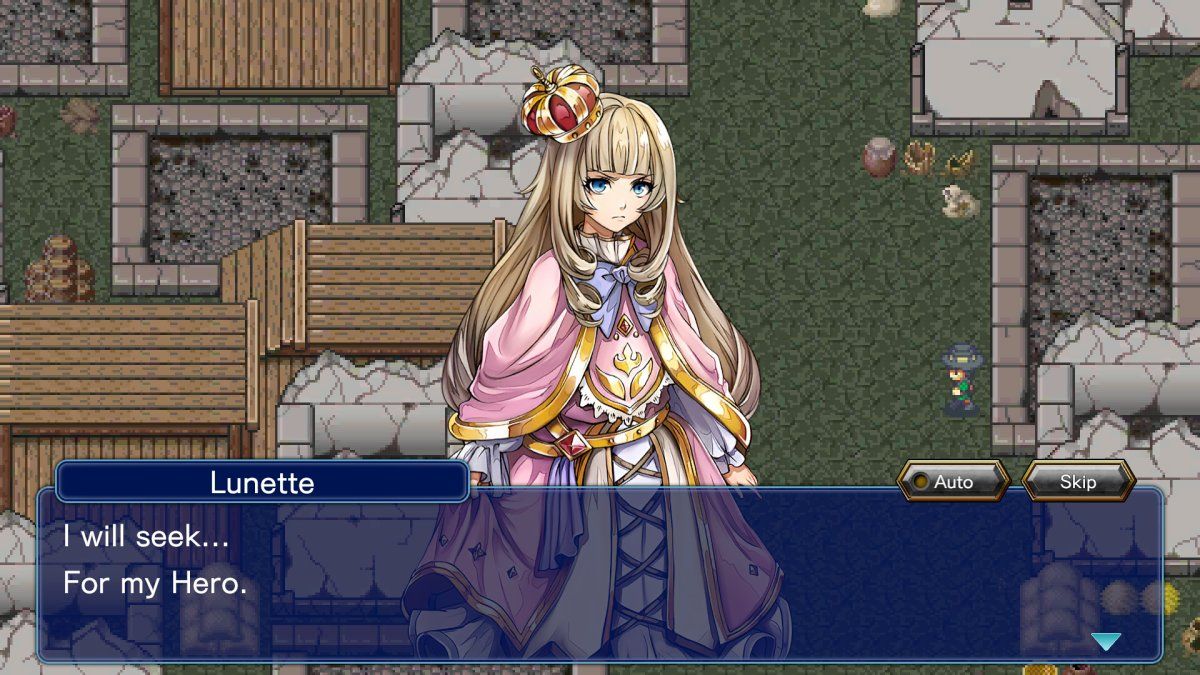The height and width of the screenshot is (675, 1200).
Task: Skip the dialogue scene
Action: [1078, 482]
